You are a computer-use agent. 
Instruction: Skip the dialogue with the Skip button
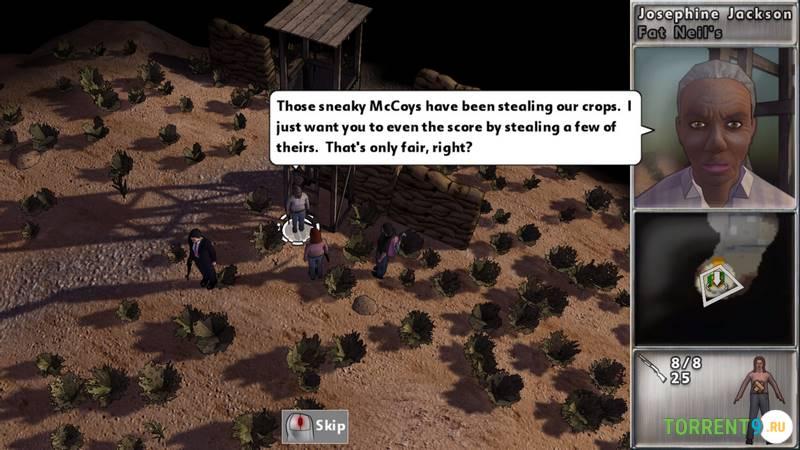pos(316,426)
